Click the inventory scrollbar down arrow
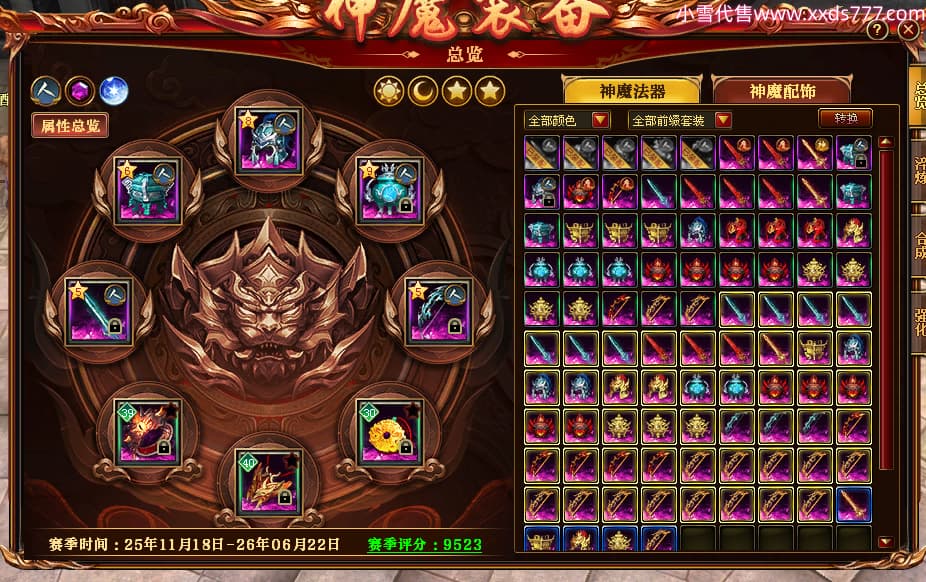The height and width of the screenshot is (582, 926). tap(884, 542)
